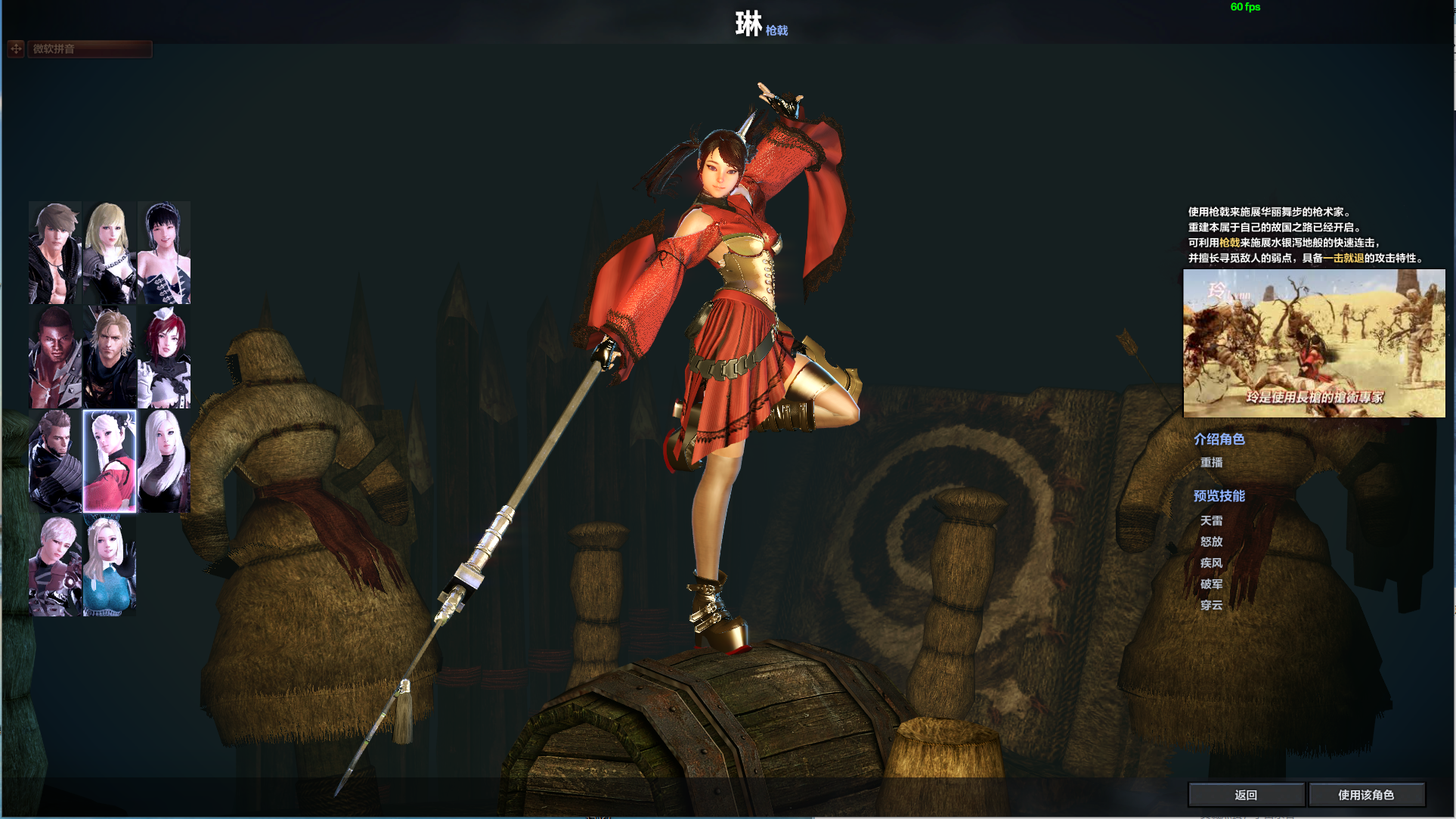Pick the black-haired woman with headband portrait
The height and width of the screenshot is (819, 1456).
pos(164,253)
